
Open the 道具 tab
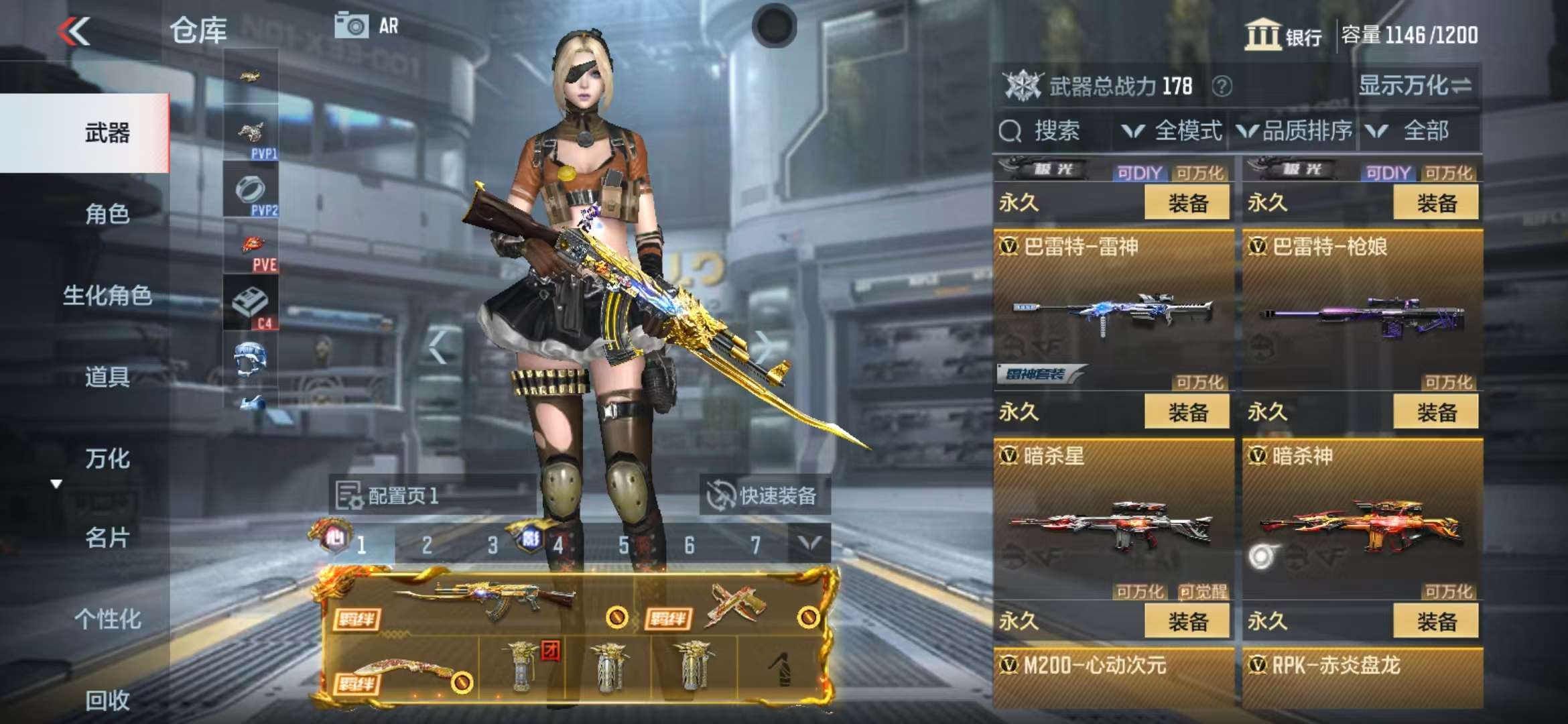click(107, 377)
